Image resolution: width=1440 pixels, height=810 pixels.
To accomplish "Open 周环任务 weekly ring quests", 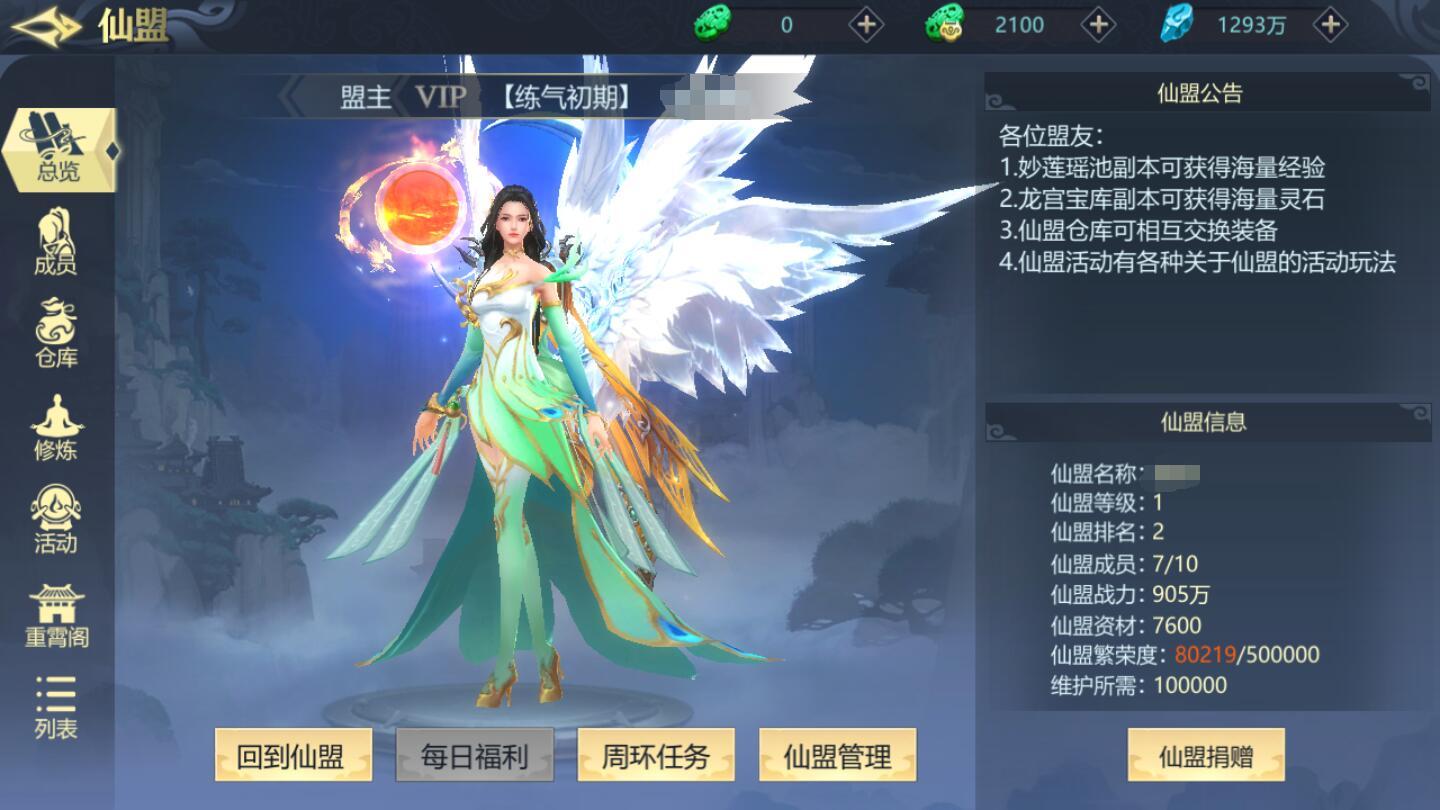I will 656,755.
